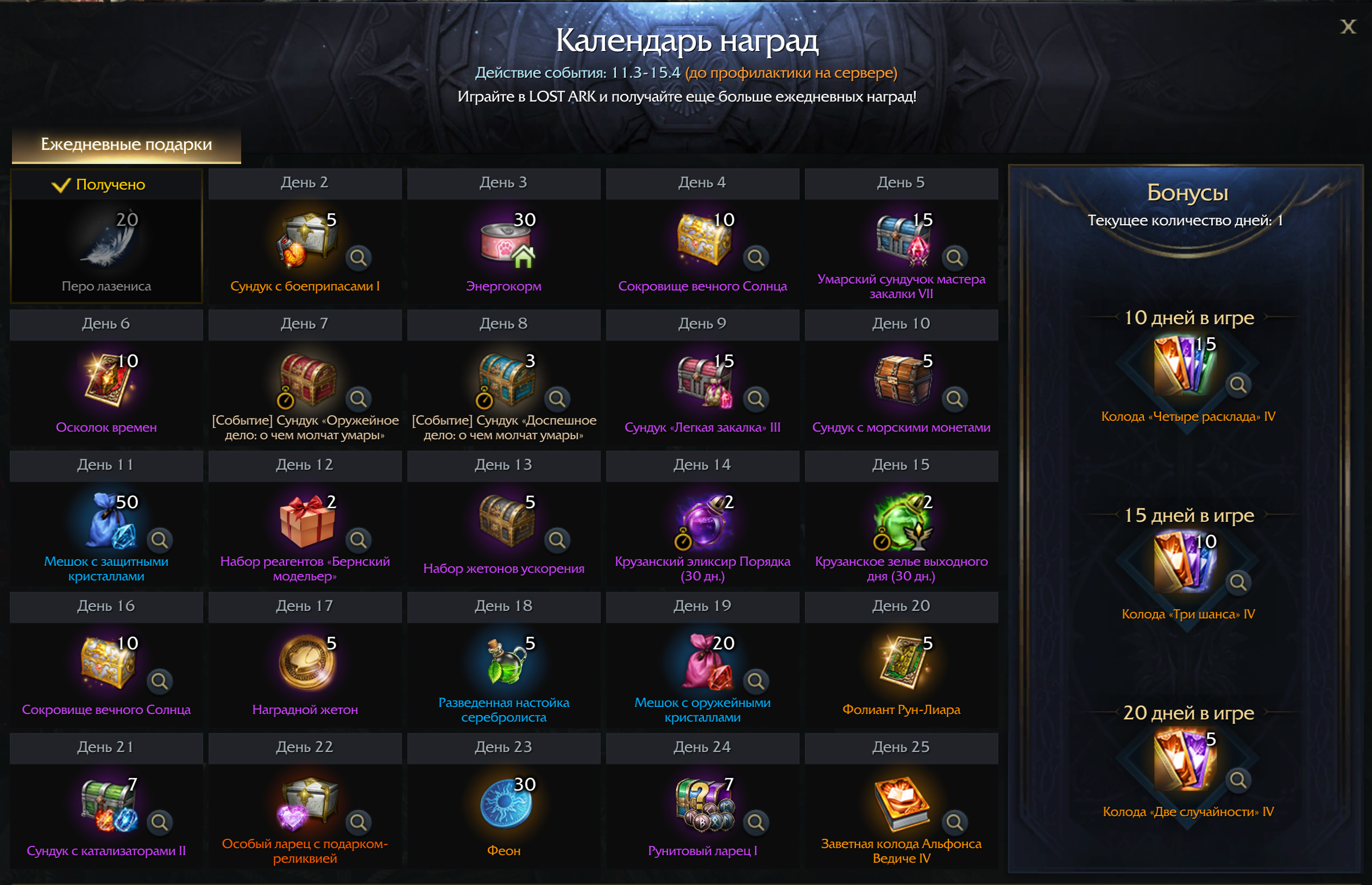Close the reward calendar window
The width and height of the screenshot is (1372, 885).
point(1348,27)
